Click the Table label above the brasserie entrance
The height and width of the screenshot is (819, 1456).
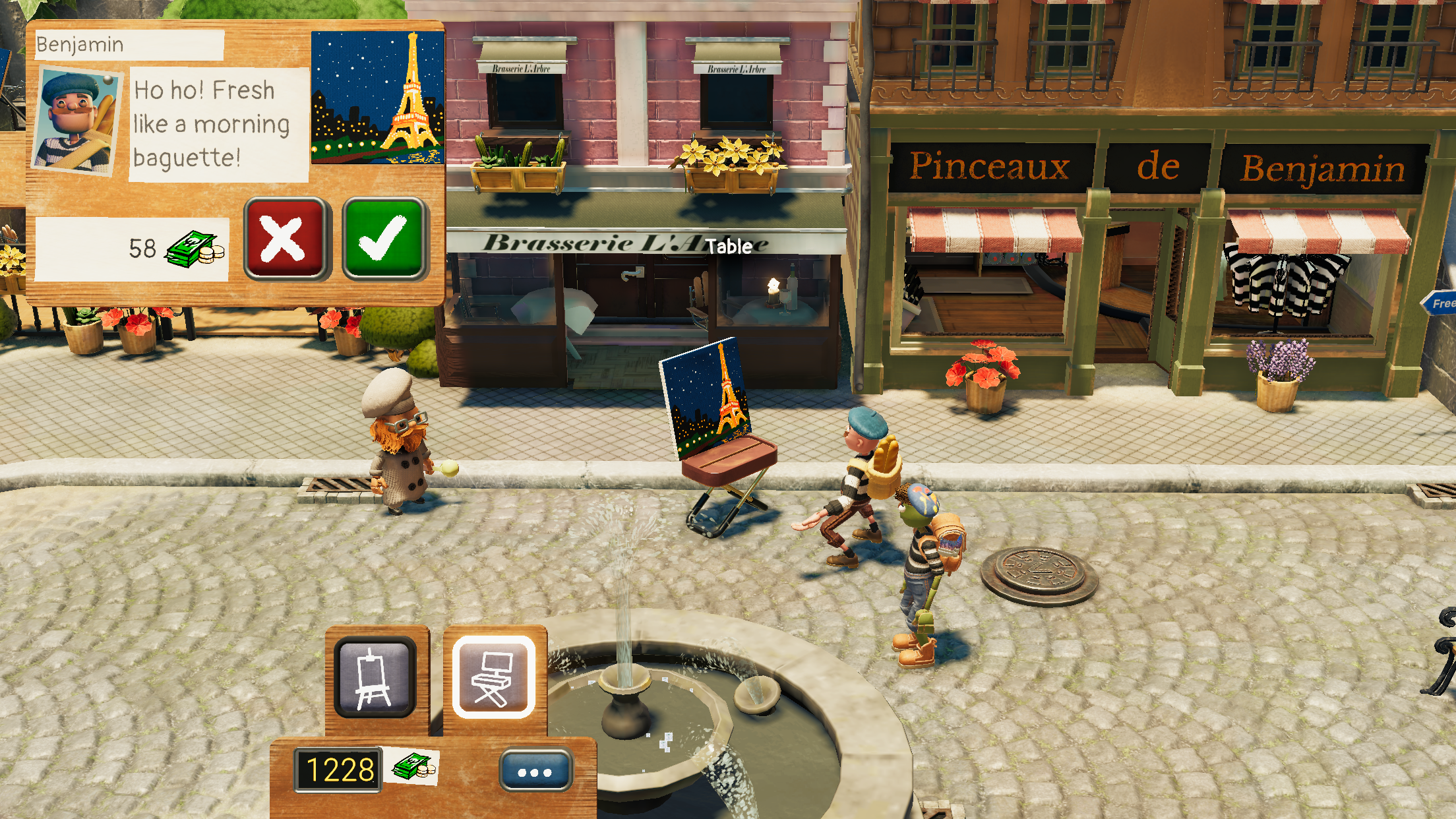727,247
